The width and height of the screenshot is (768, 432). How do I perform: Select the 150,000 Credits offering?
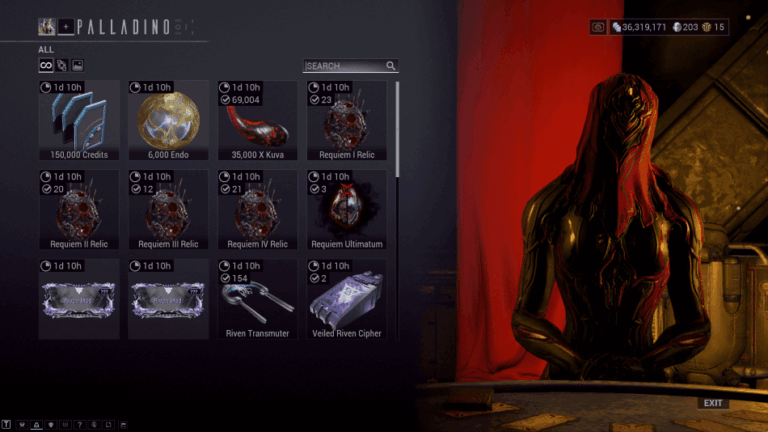(79, 121)
